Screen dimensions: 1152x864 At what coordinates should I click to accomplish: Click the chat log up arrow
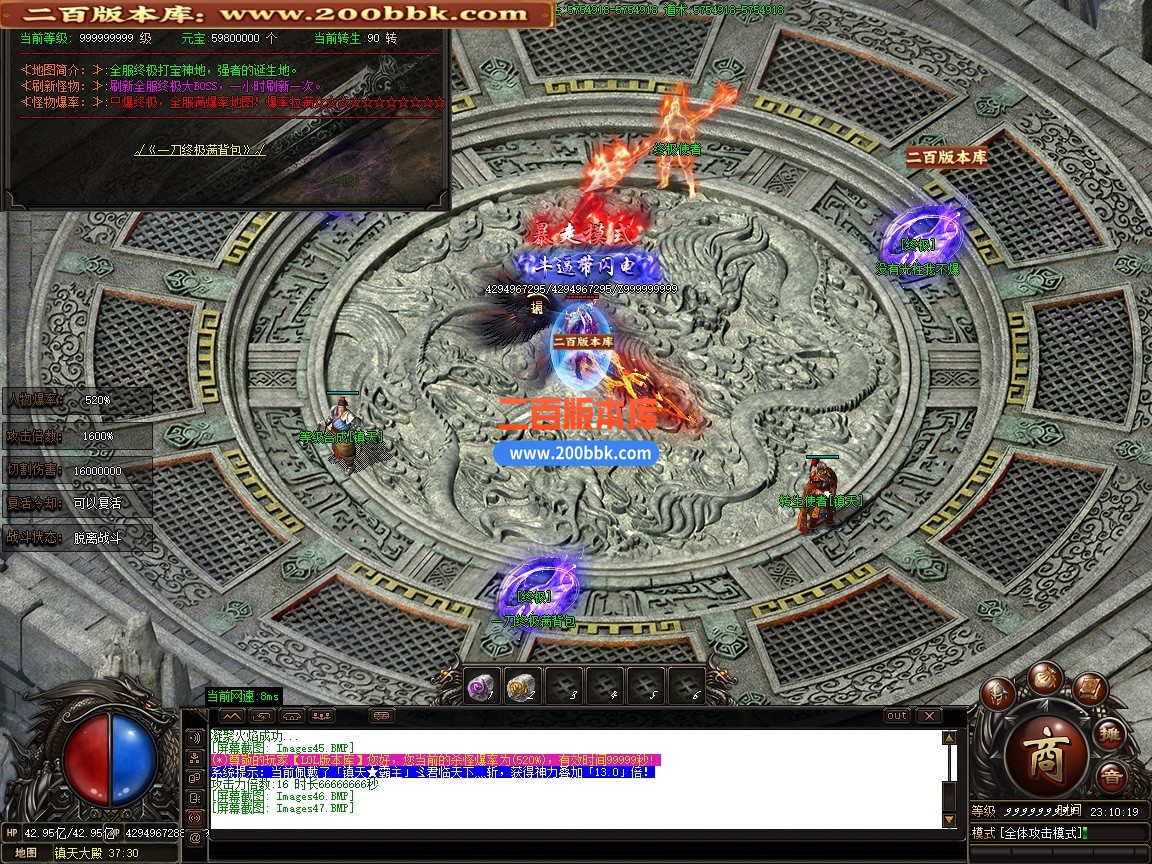[x=949, y=738]
